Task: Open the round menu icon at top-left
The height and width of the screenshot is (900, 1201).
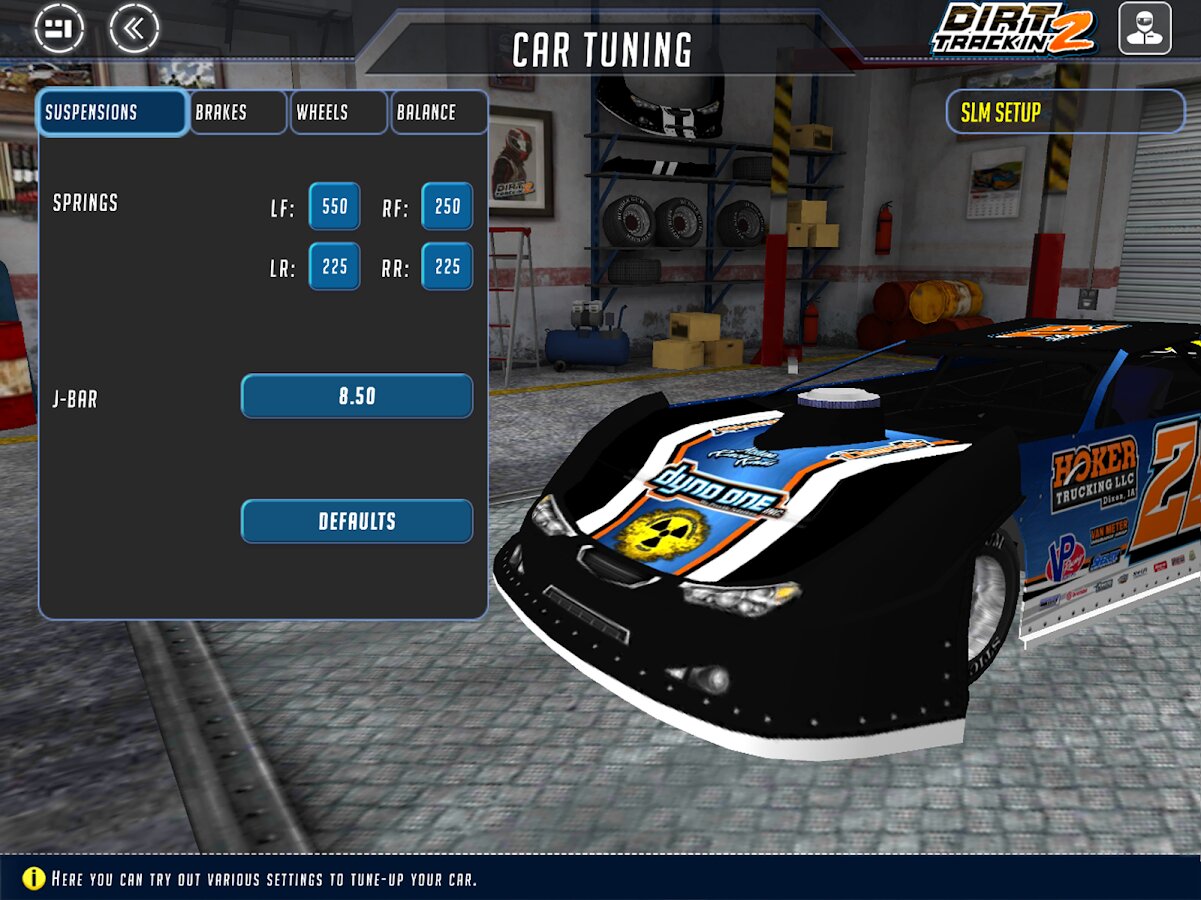Action: [x=59, y=29]
